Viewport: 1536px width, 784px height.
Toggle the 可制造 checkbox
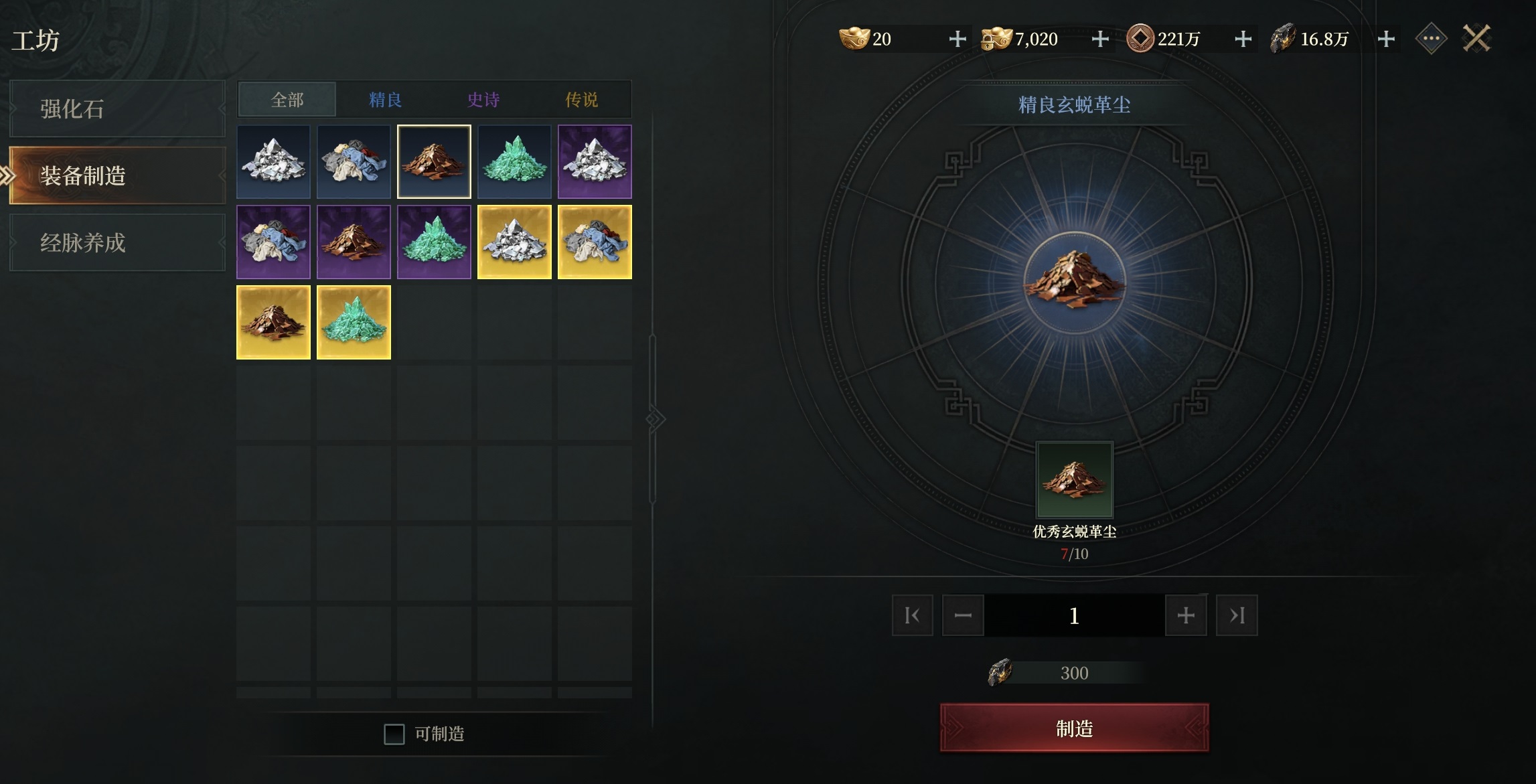click(x=394, y=734)
